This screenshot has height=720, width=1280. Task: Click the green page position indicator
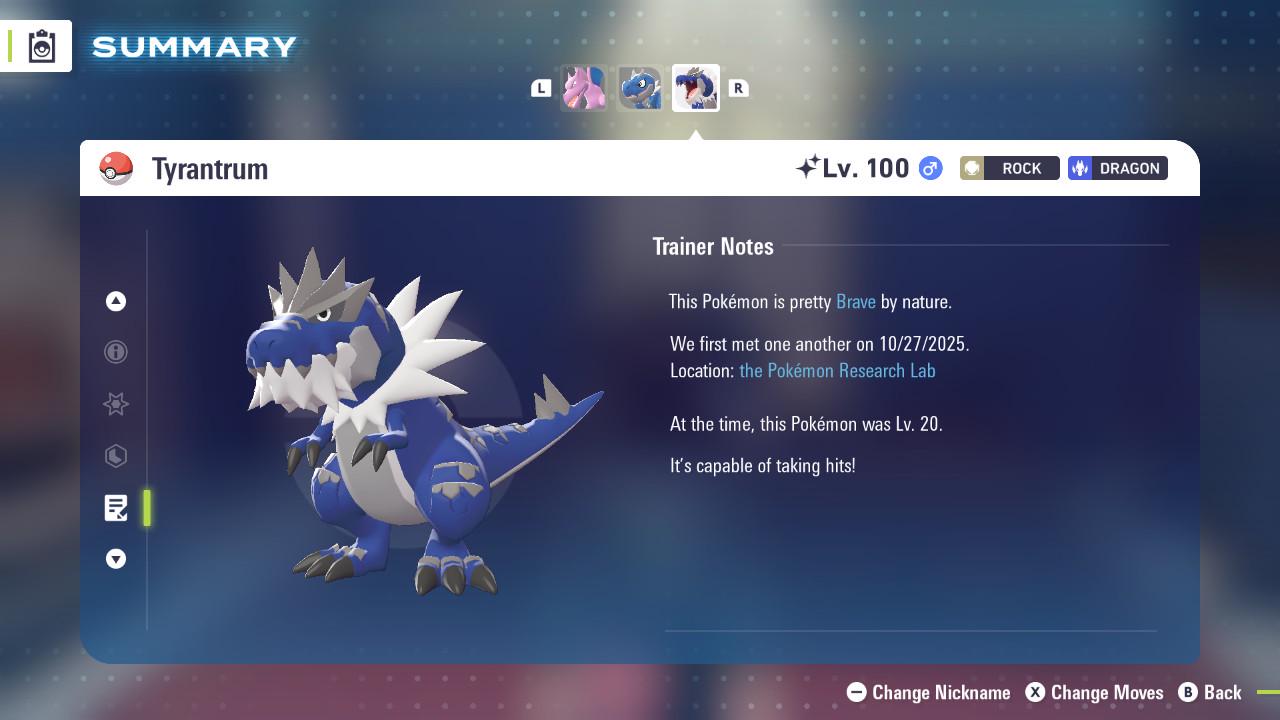pyautogui.click(x=146, y=508)
